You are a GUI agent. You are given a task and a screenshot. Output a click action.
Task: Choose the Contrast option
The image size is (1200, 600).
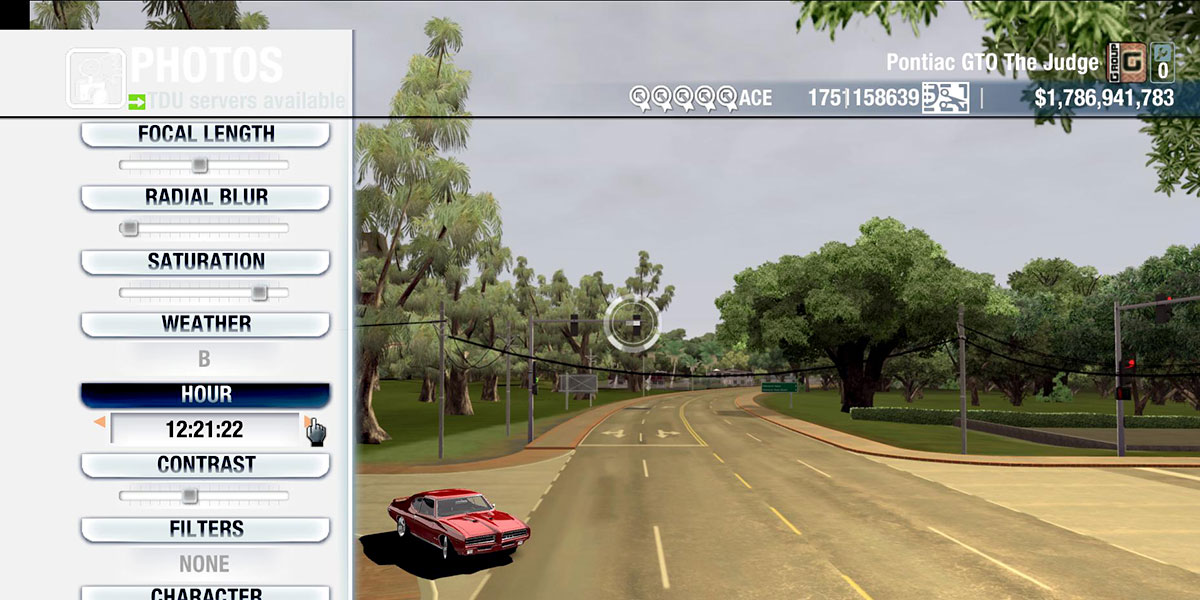click(205, 465)
